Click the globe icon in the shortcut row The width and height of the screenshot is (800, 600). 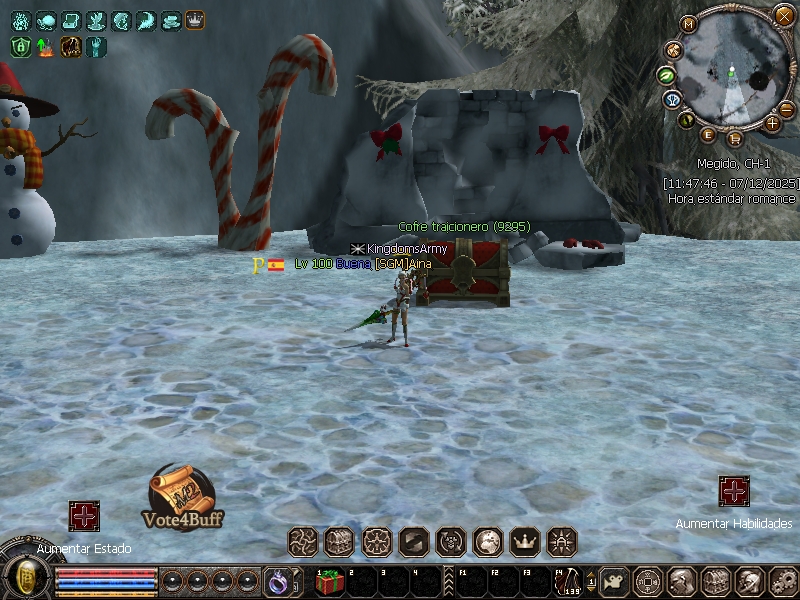(488, 542)
